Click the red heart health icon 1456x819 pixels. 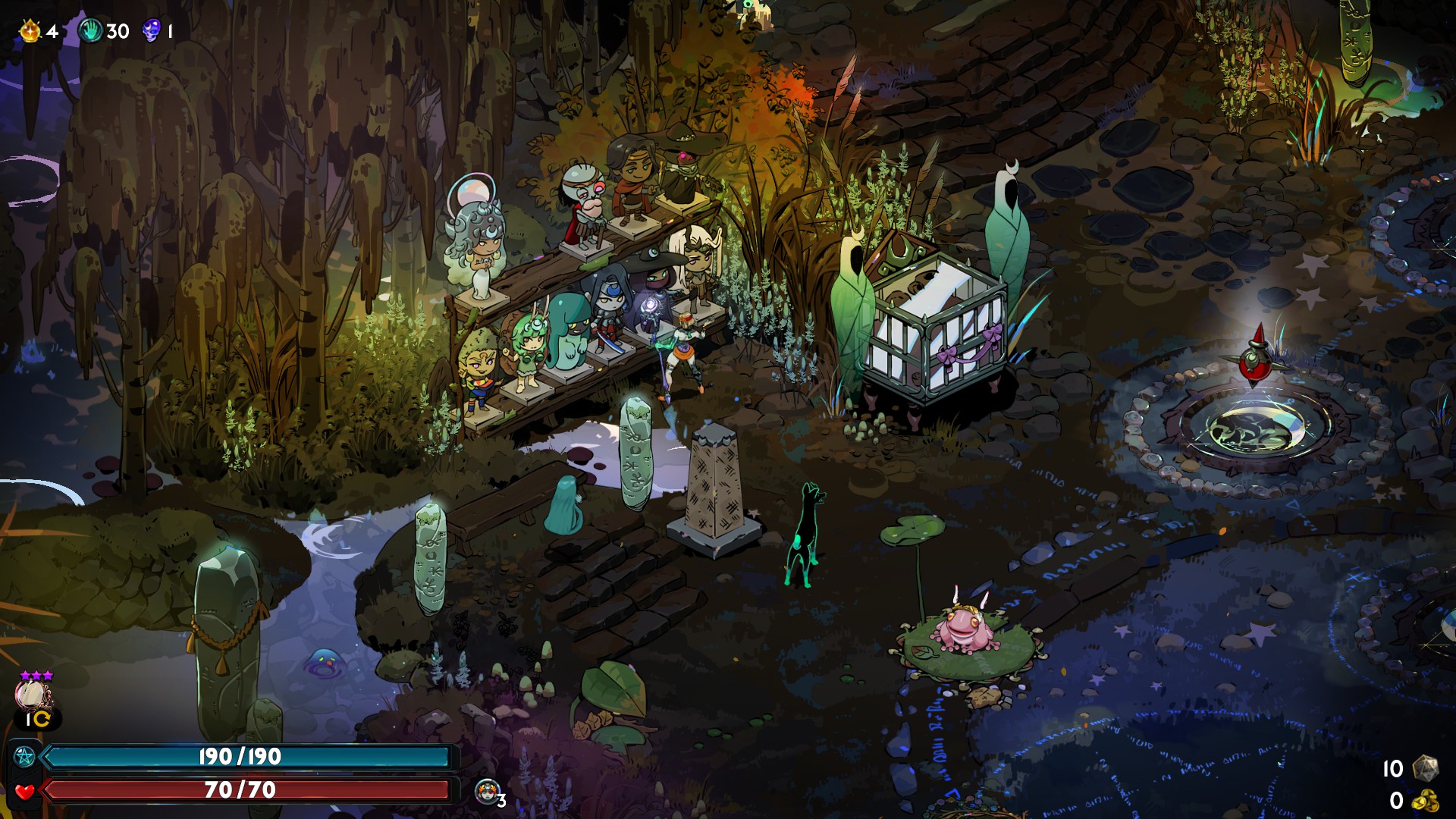(24, 791)
